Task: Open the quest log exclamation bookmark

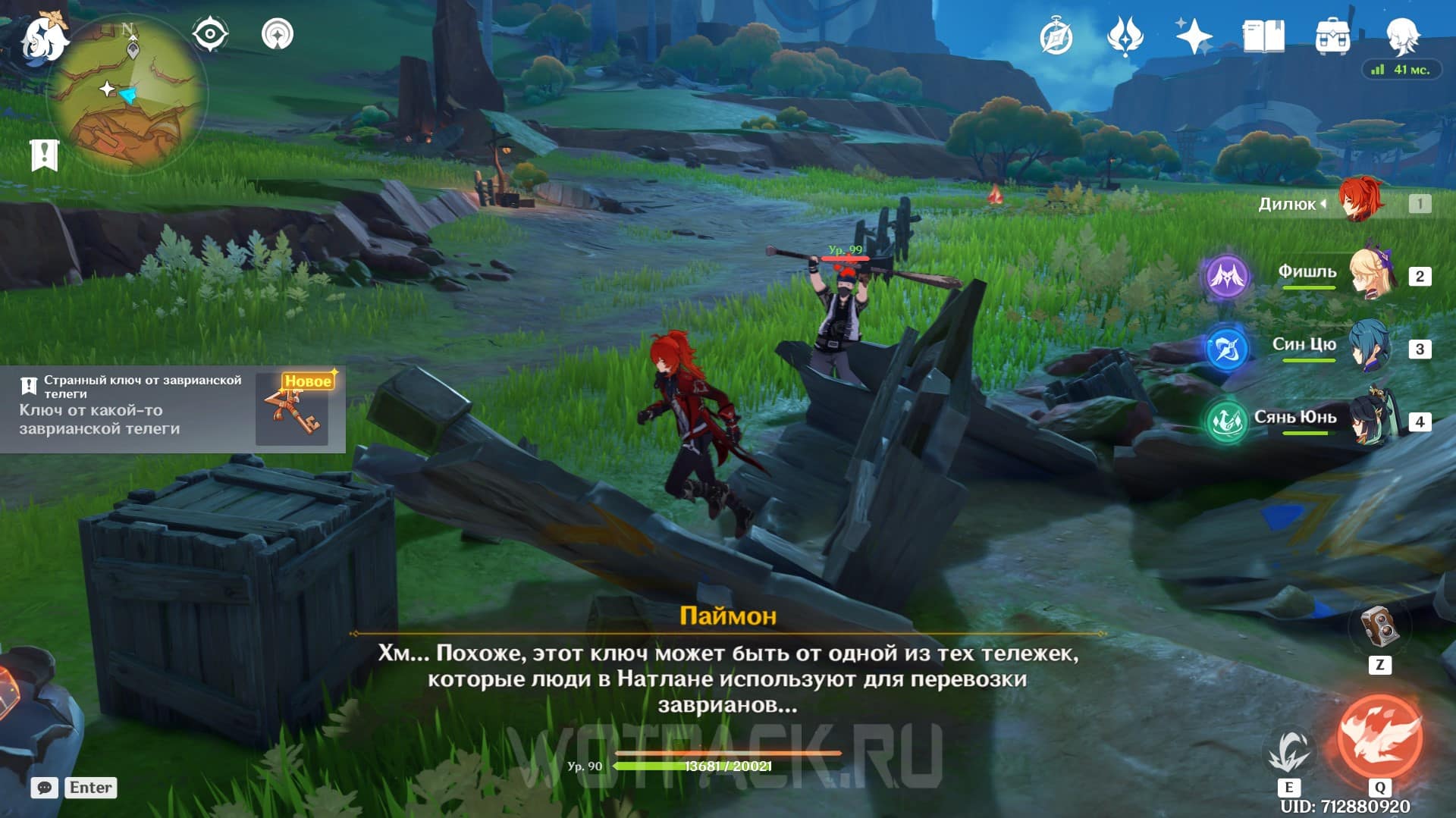Action: [44, 155]
